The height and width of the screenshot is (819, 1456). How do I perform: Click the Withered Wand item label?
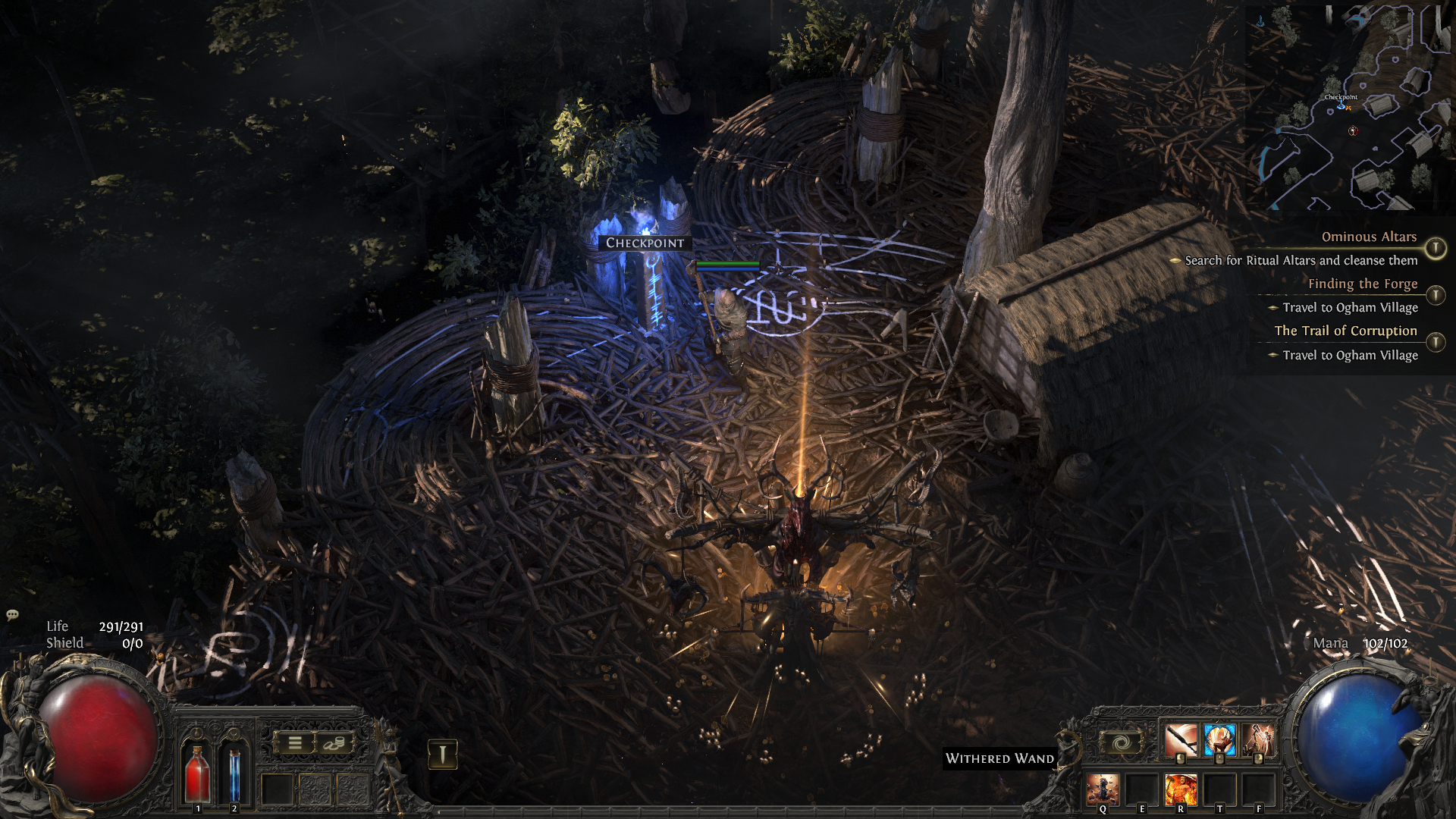tap(999, 758)
